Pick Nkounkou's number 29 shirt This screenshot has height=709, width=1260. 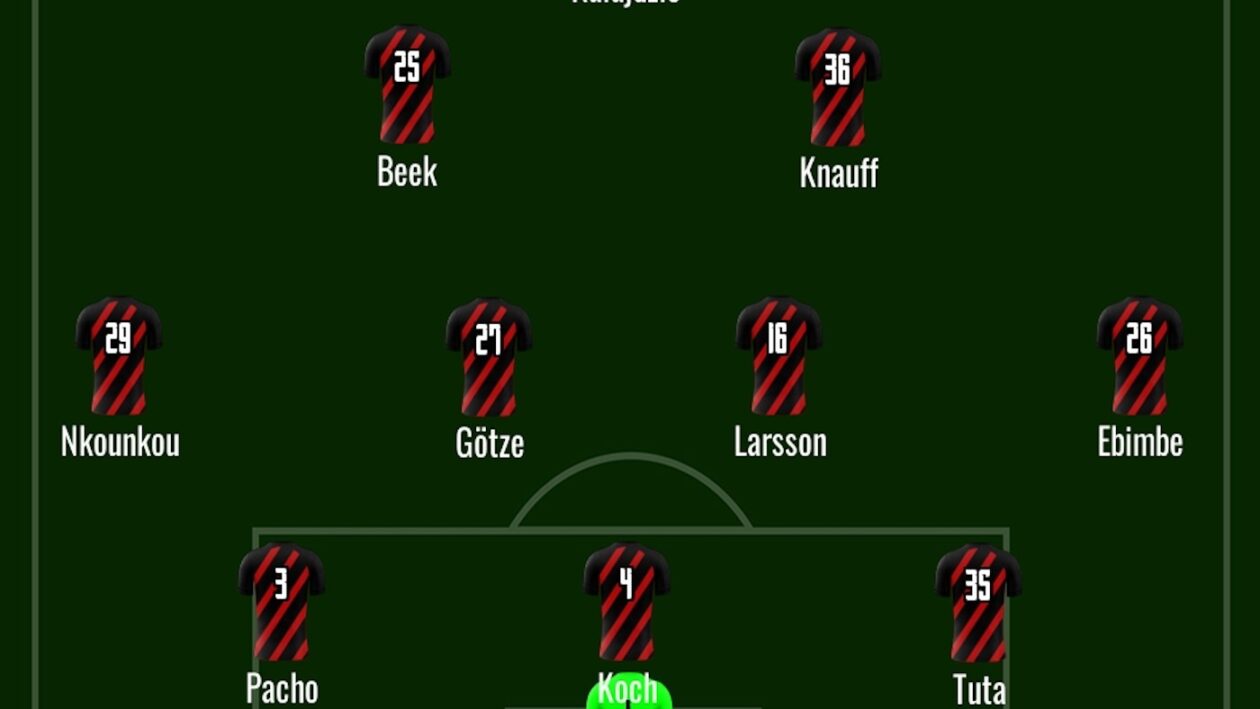119,355
